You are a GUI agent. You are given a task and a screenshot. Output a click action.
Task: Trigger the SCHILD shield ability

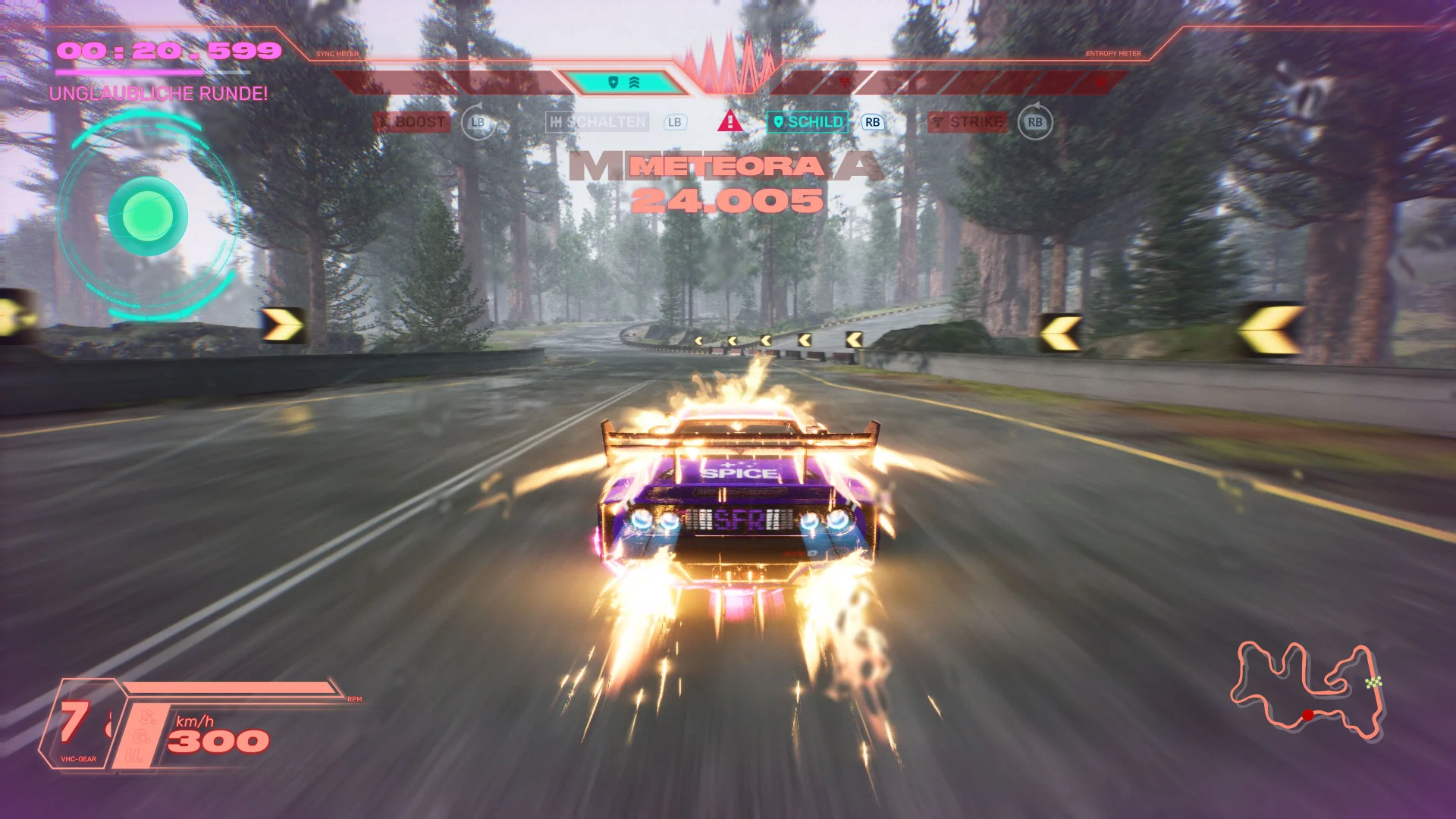(808, 122)
